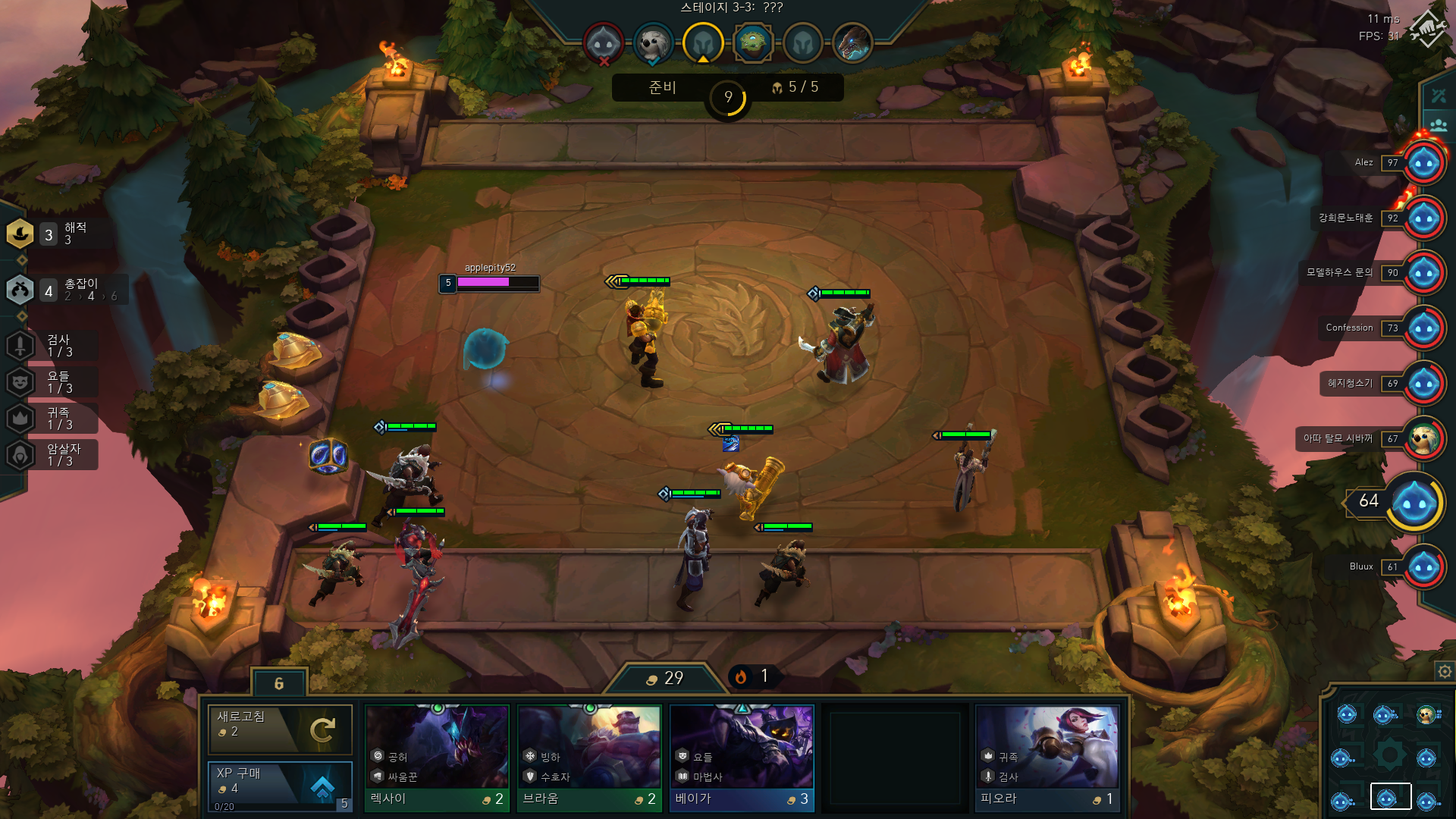Toggle the crossed swords combat panel

pos(1439,96)
